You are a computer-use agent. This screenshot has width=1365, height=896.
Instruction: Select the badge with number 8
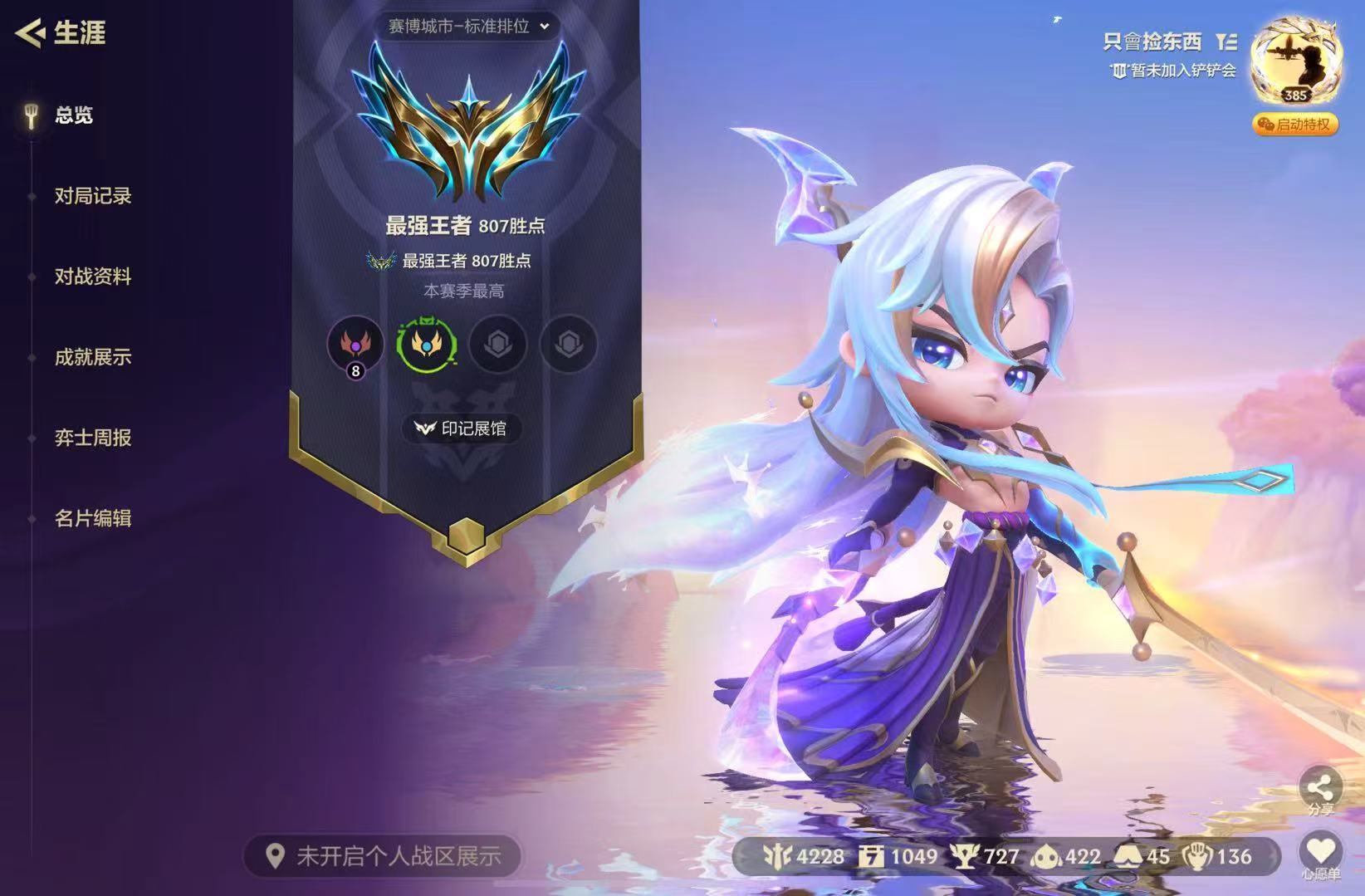click(x=355, y=345)
